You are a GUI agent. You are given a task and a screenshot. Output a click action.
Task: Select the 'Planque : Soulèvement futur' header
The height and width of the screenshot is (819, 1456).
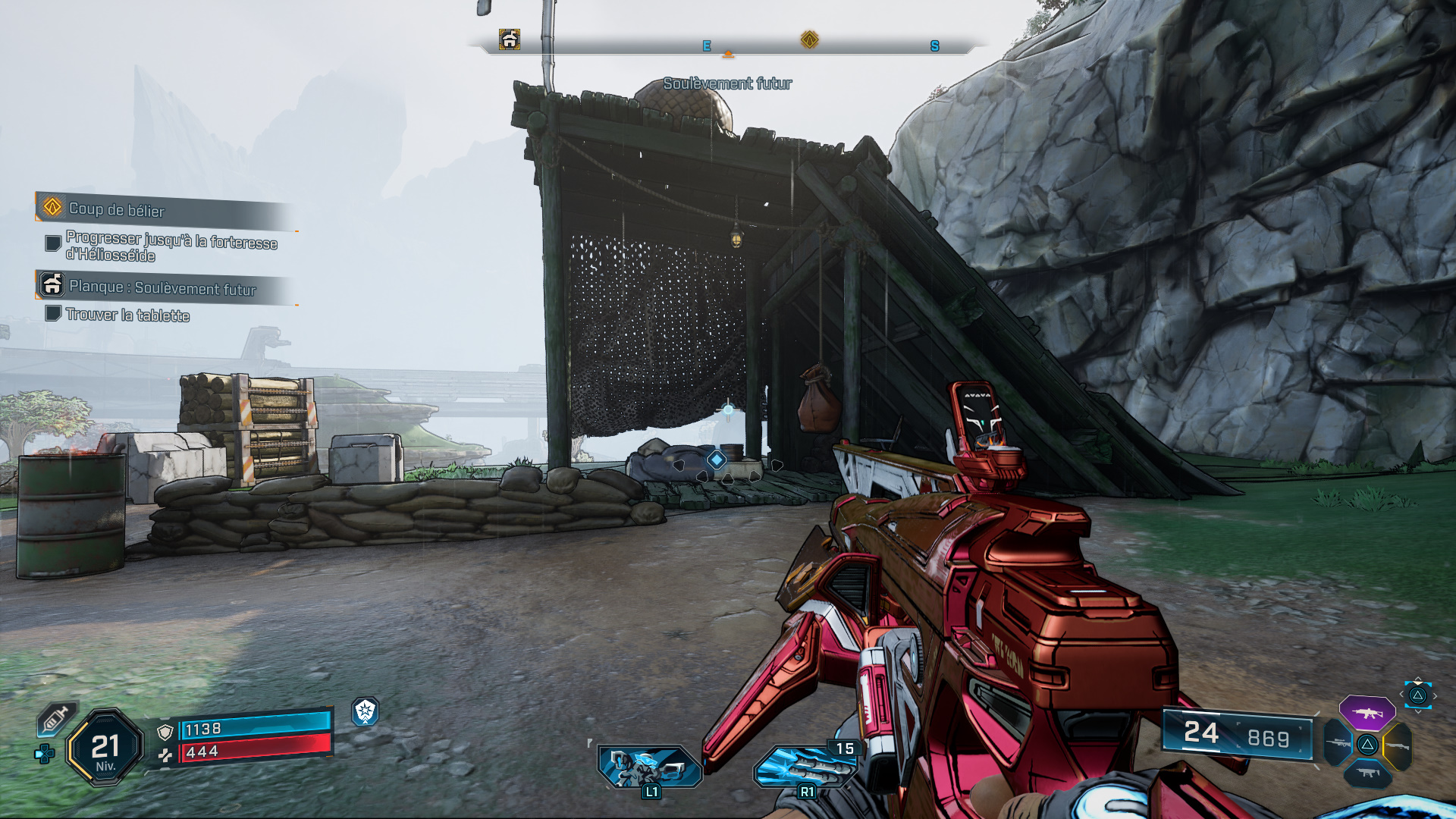163,288
